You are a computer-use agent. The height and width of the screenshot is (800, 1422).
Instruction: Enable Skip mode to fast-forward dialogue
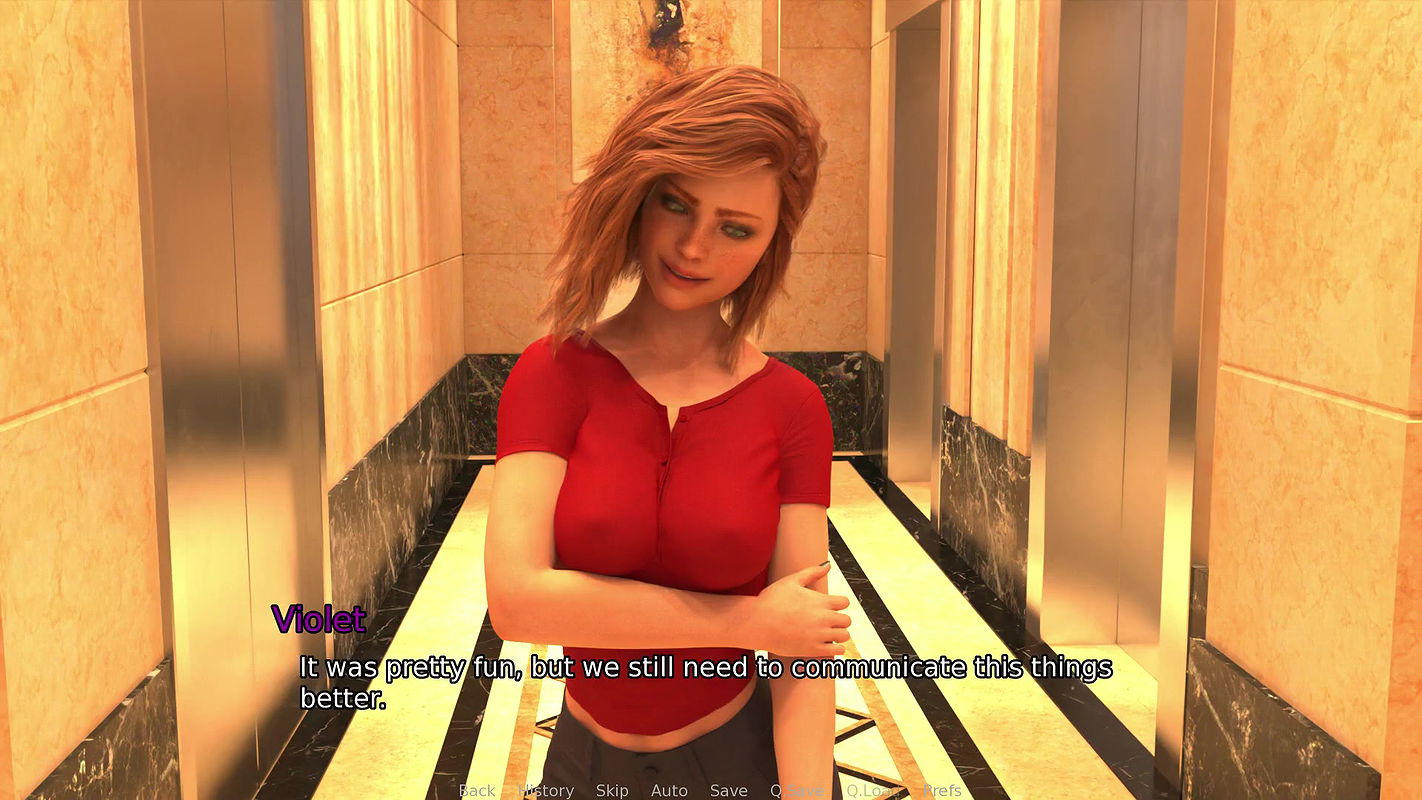tap(612, 790)
